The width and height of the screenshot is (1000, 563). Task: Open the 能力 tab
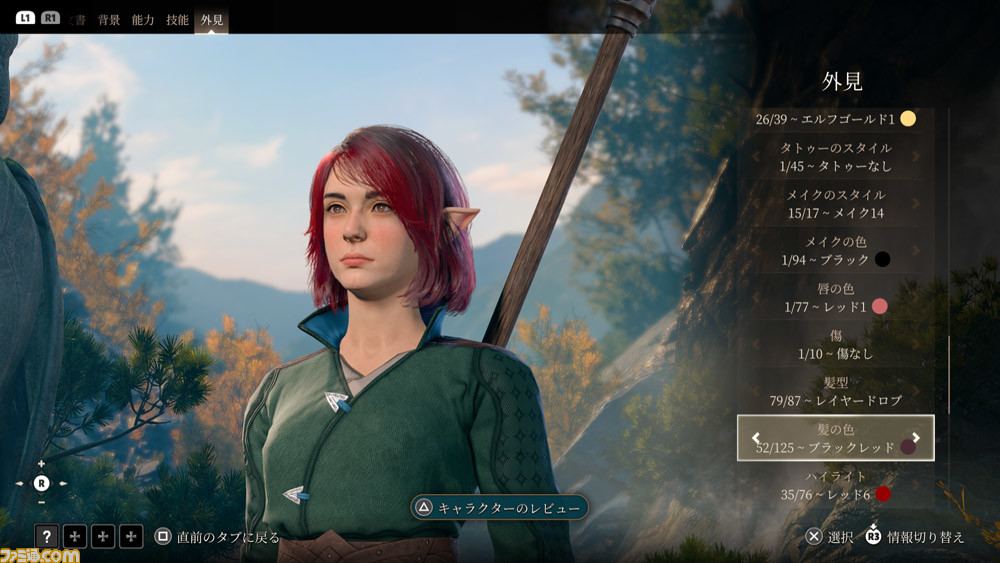(143, 19)
